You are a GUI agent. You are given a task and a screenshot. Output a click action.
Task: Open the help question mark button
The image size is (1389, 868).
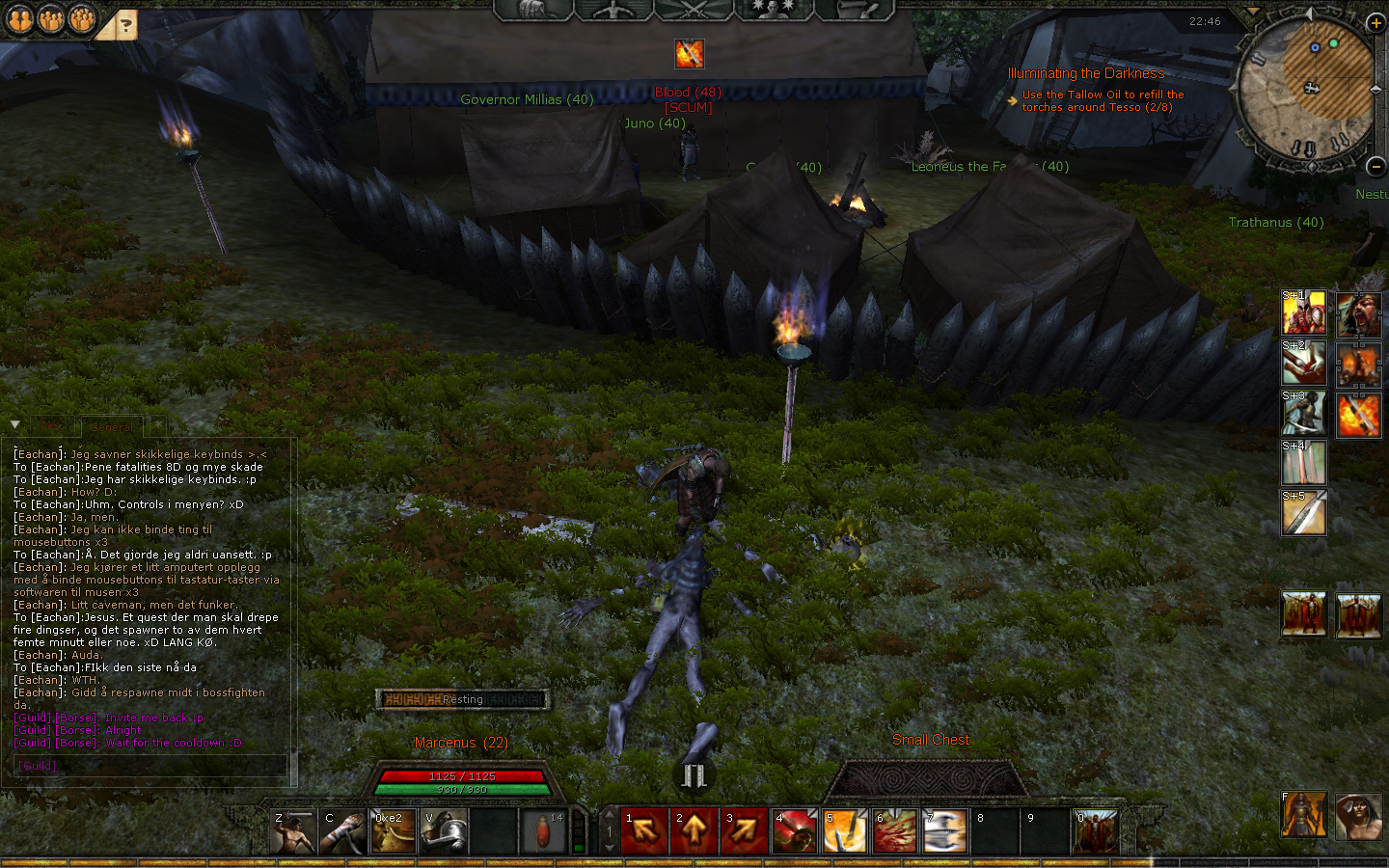point(123,26)
